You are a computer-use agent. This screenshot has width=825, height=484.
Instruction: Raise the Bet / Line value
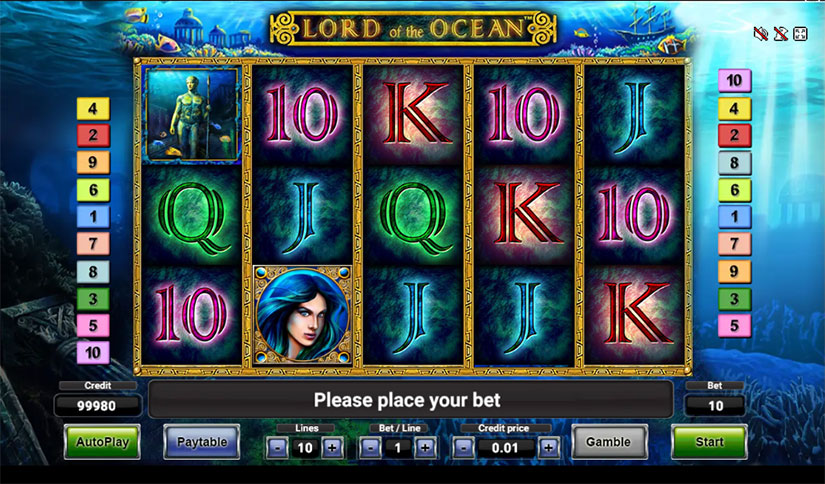[425, 448]
